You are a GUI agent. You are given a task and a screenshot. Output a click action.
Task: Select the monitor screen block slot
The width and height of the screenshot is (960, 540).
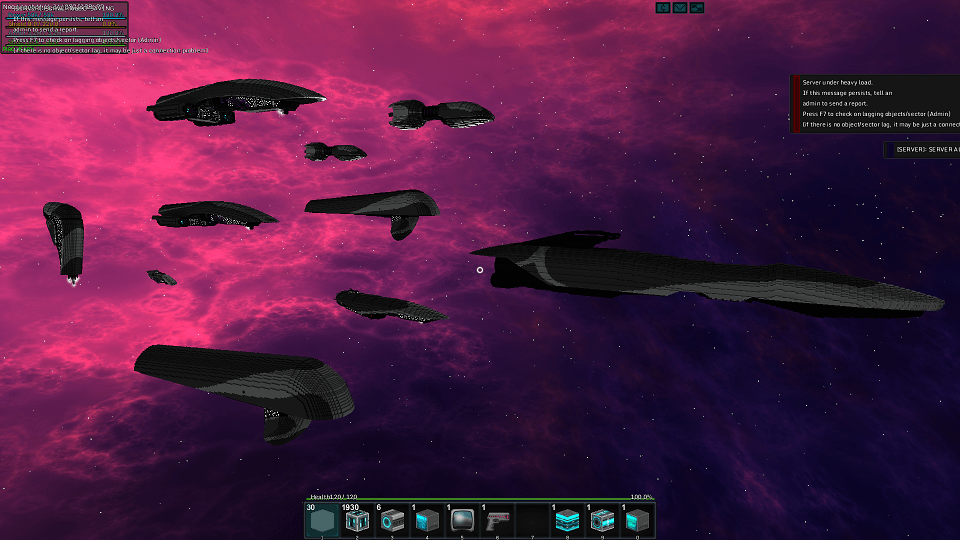pyautogui.click(x=462, y=520)
